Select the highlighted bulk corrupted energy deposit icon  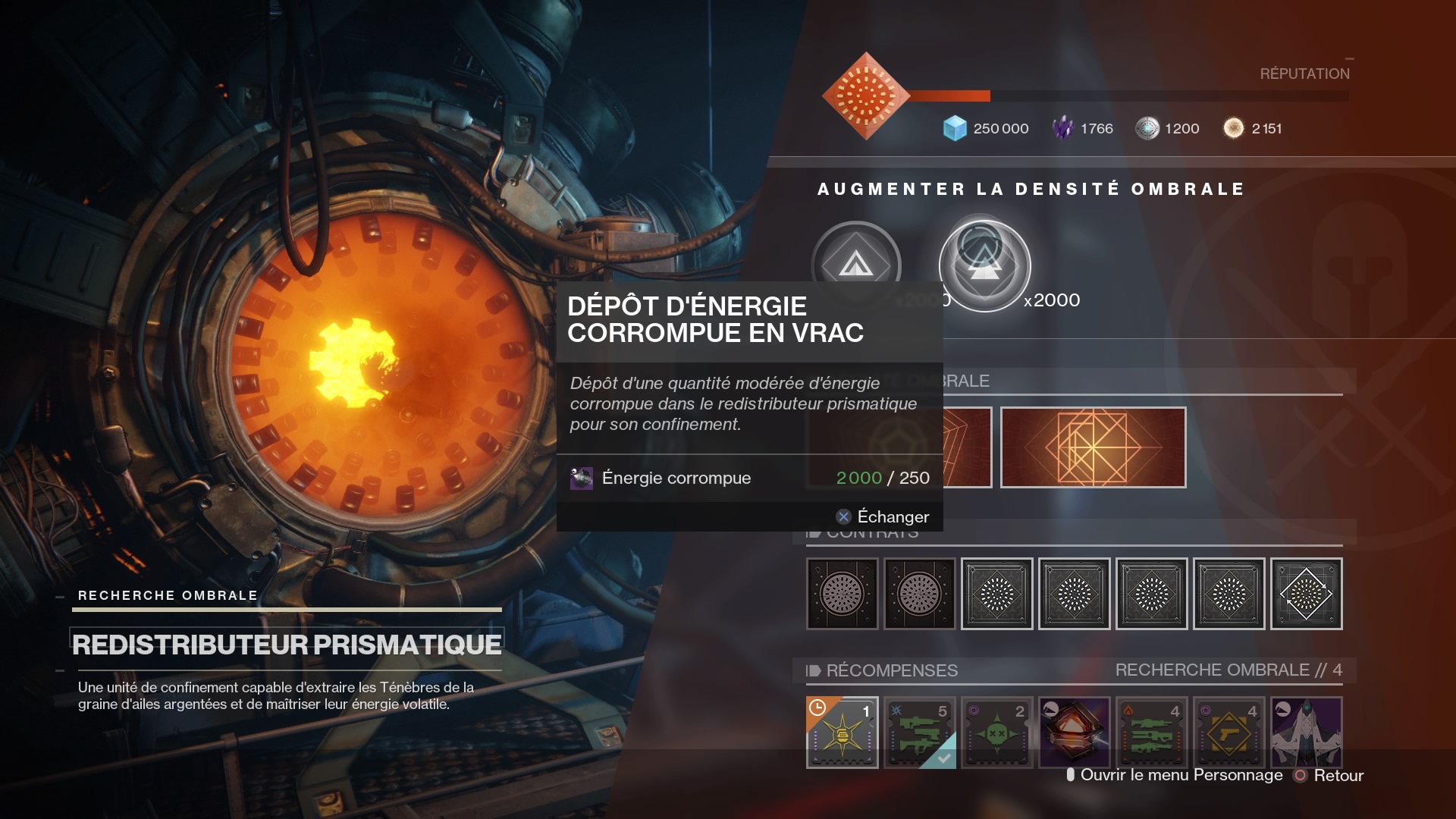pyautogui.click(x=984, y=265)
